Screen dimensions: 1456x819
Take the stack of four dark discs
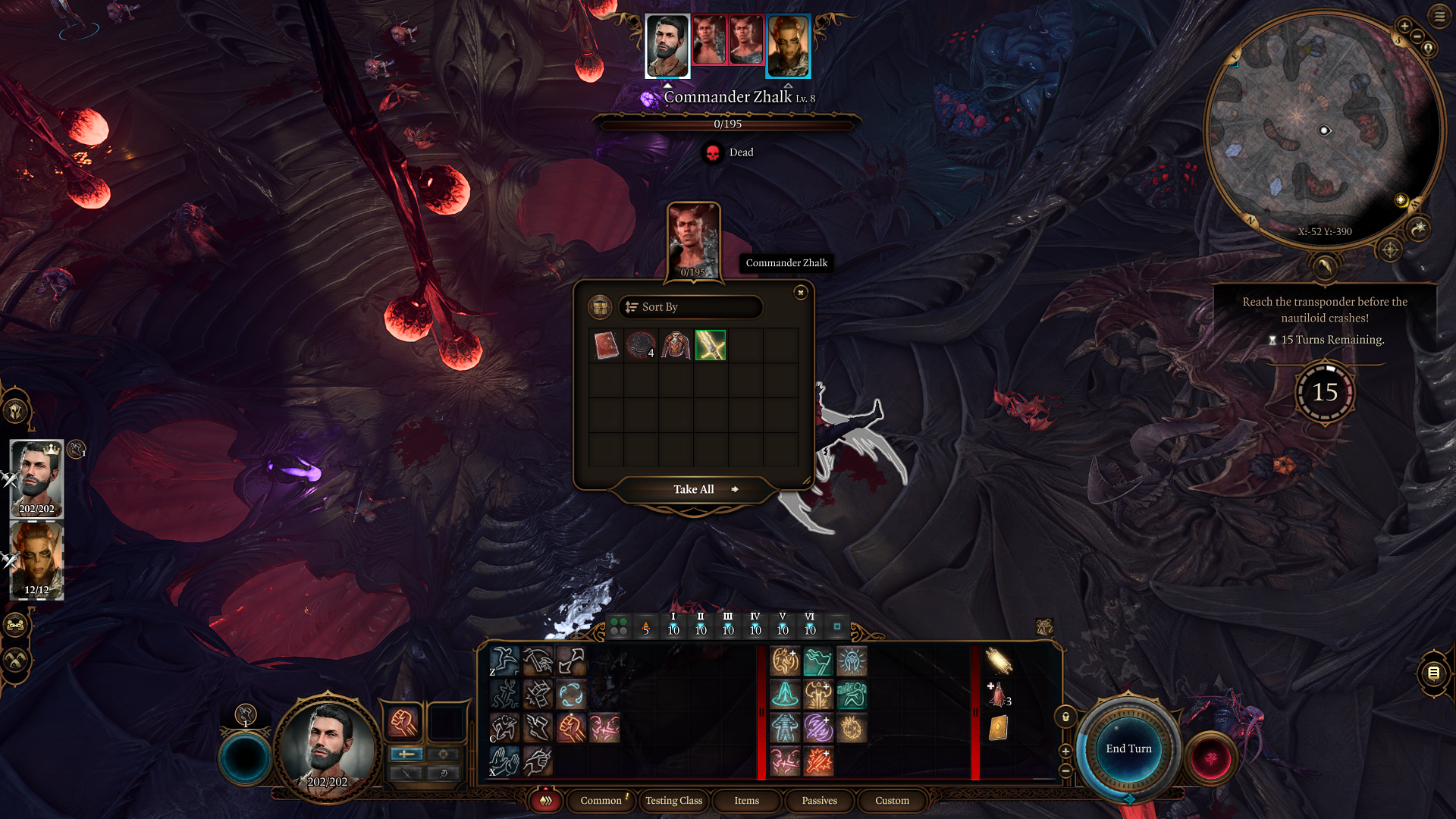(x=641, y=346)
